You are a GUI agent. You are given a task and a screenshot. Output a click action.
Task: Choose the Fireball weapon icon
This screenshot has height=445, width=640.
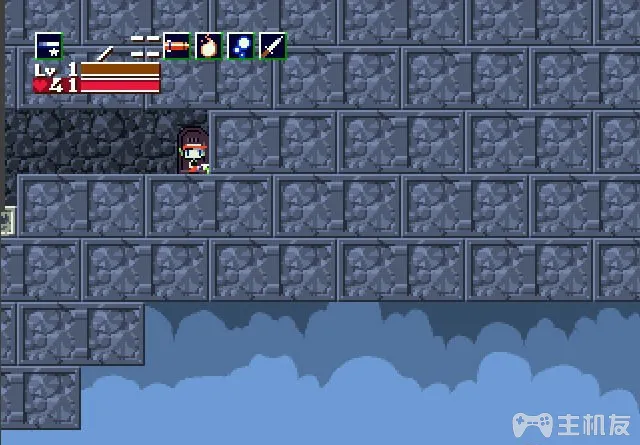point(208,46)
